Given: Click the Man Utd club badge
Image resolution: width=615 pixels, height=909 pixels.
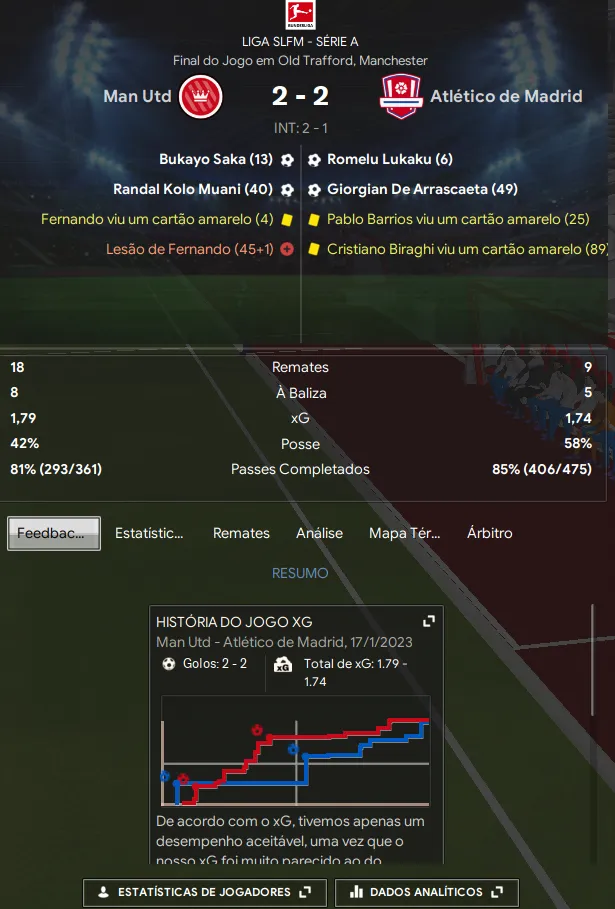Looking at the screenshot, I should pos(200,97).
